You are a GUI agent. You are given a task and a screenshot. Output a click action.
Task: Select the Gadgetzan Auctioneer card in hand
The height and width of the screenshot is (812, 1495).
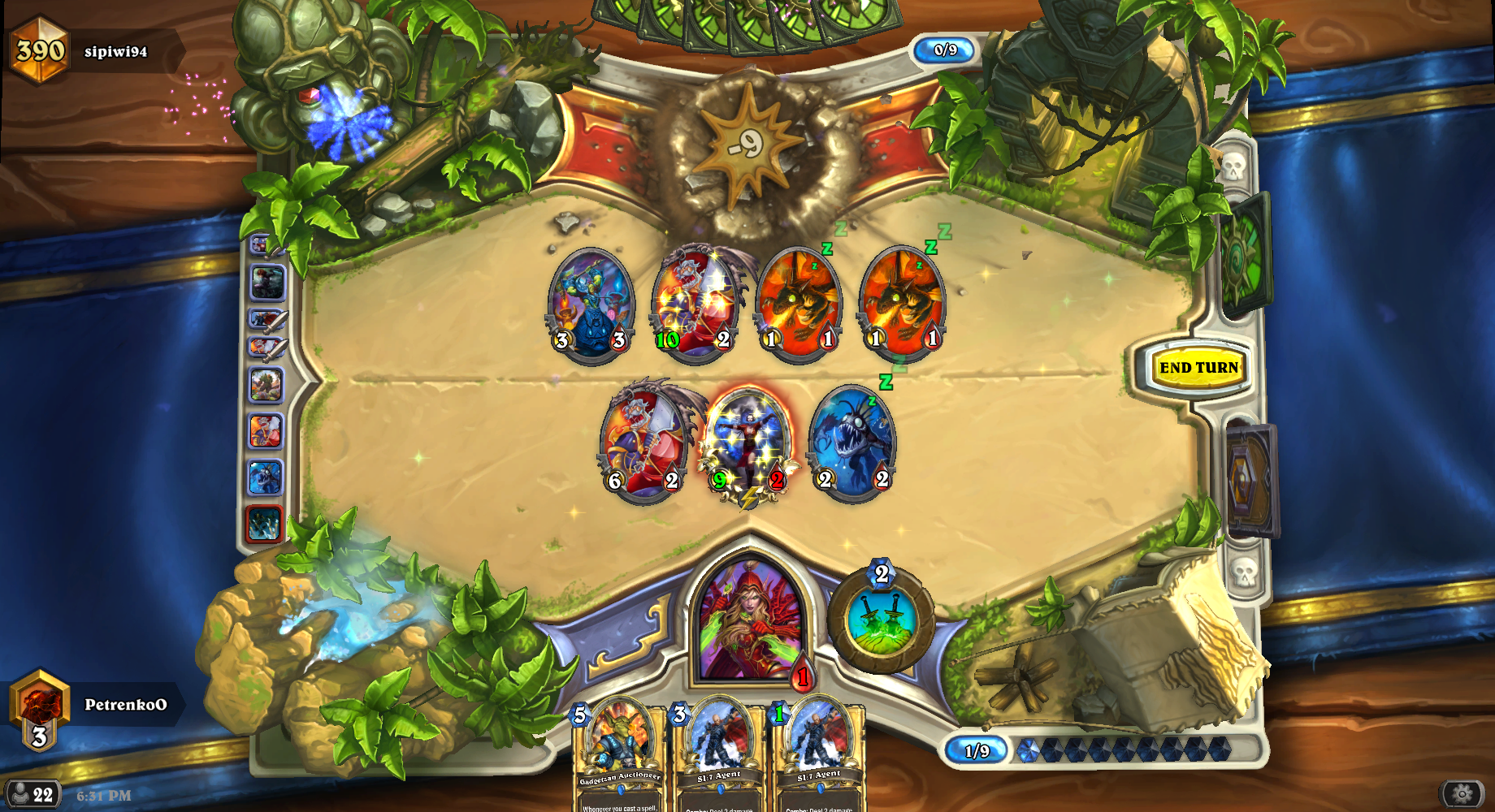click(x=620, y=755)
